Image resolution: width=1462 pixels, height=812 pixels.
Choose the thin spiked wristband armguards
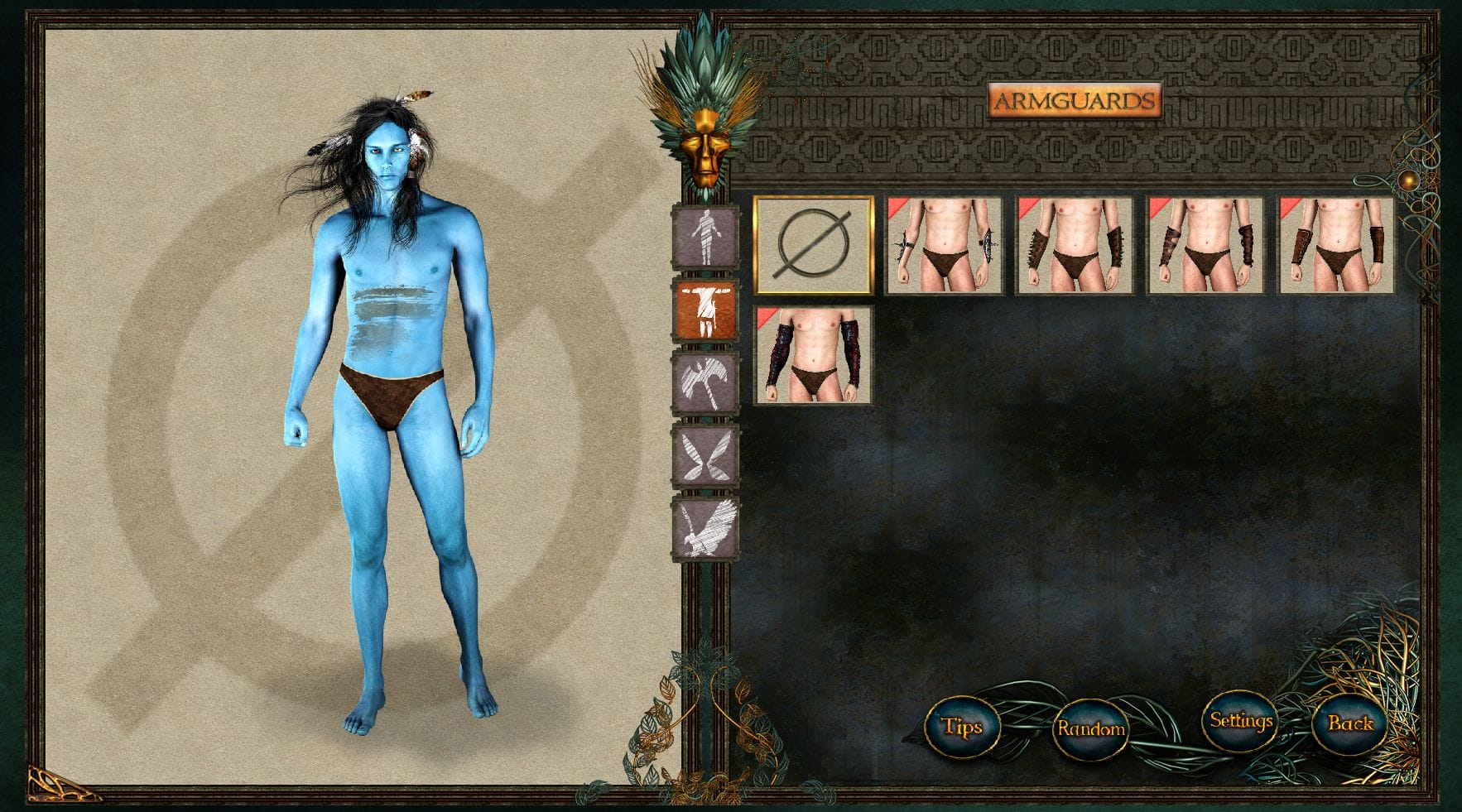(x=944, y=245)
